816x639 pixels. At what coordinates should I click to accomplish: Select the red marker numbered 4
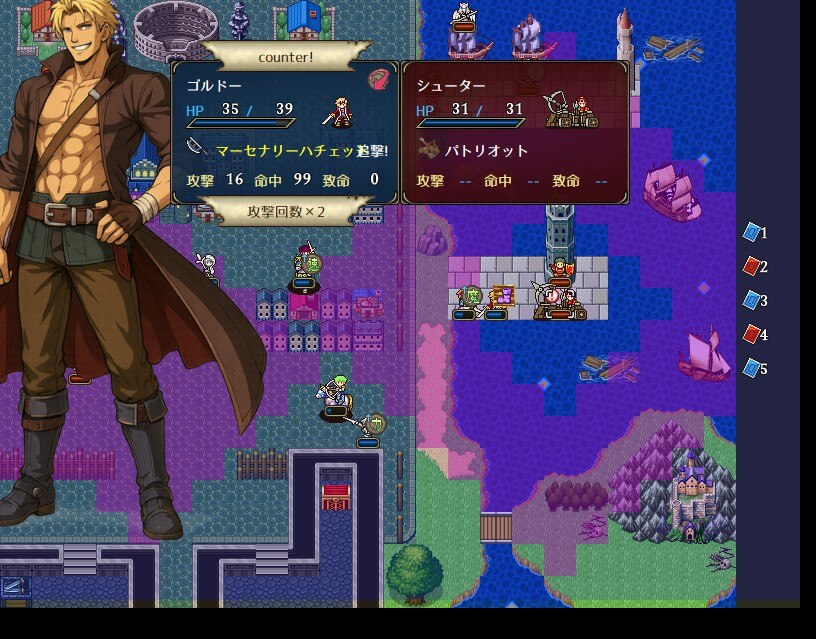[754, 335]
